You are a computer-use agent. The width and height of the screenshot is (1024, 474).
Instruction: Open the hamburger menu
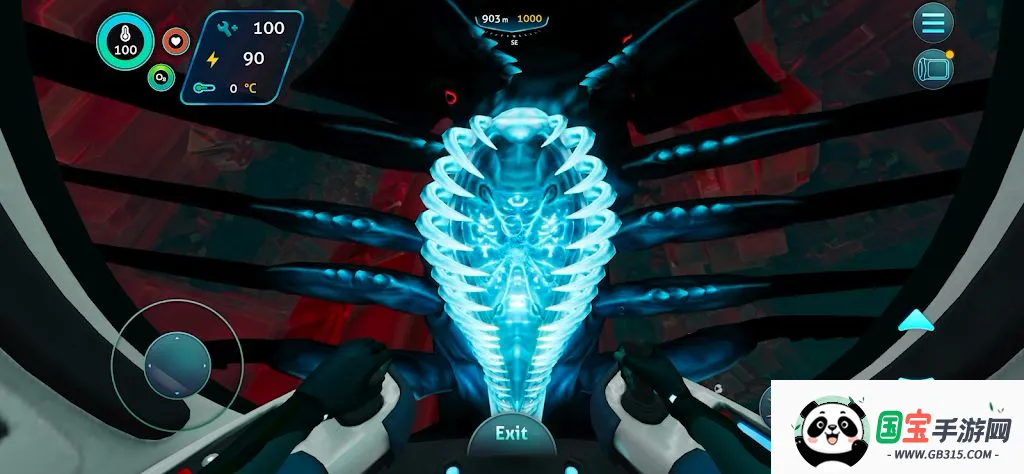934,23
